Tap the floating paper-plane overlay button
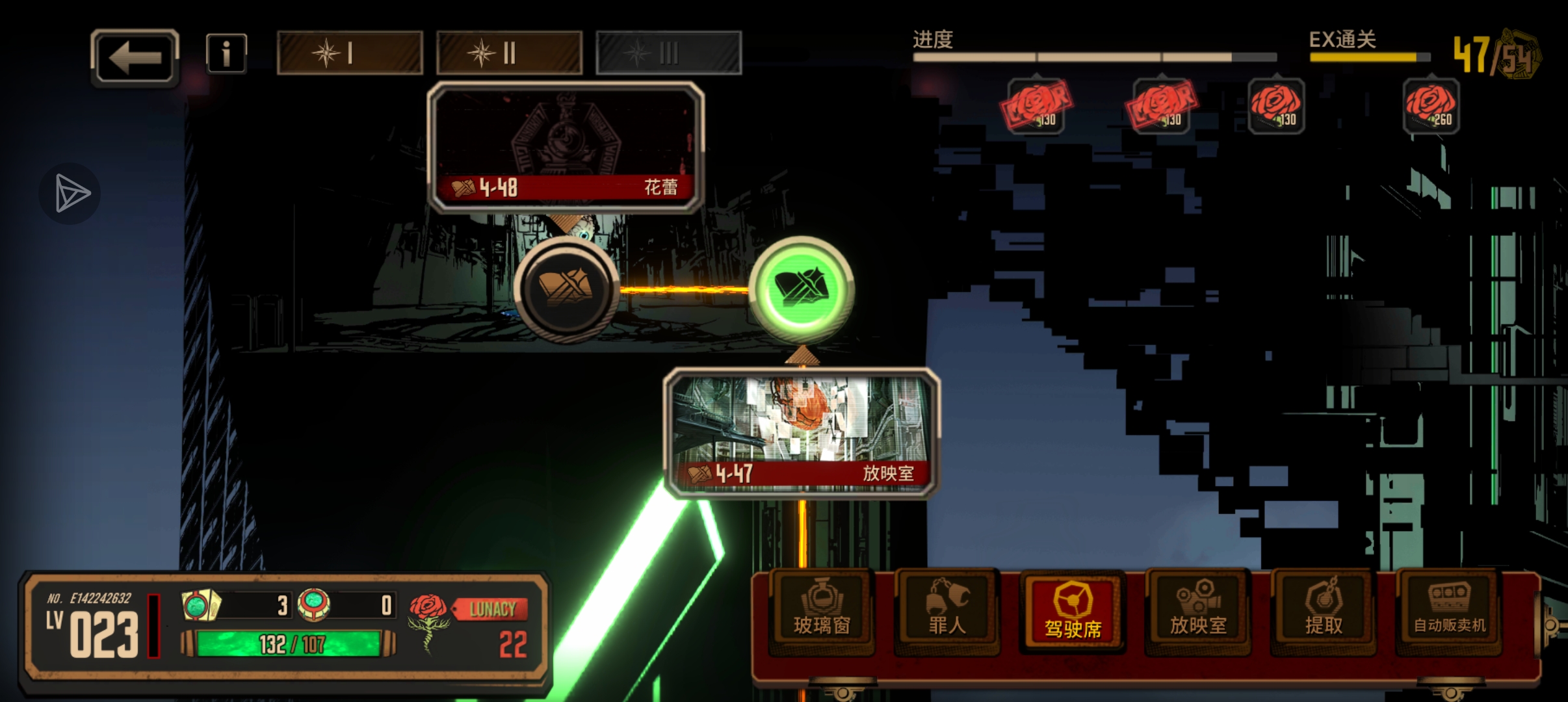Screen dimensions: 1568x702 [x=70, y=193]
